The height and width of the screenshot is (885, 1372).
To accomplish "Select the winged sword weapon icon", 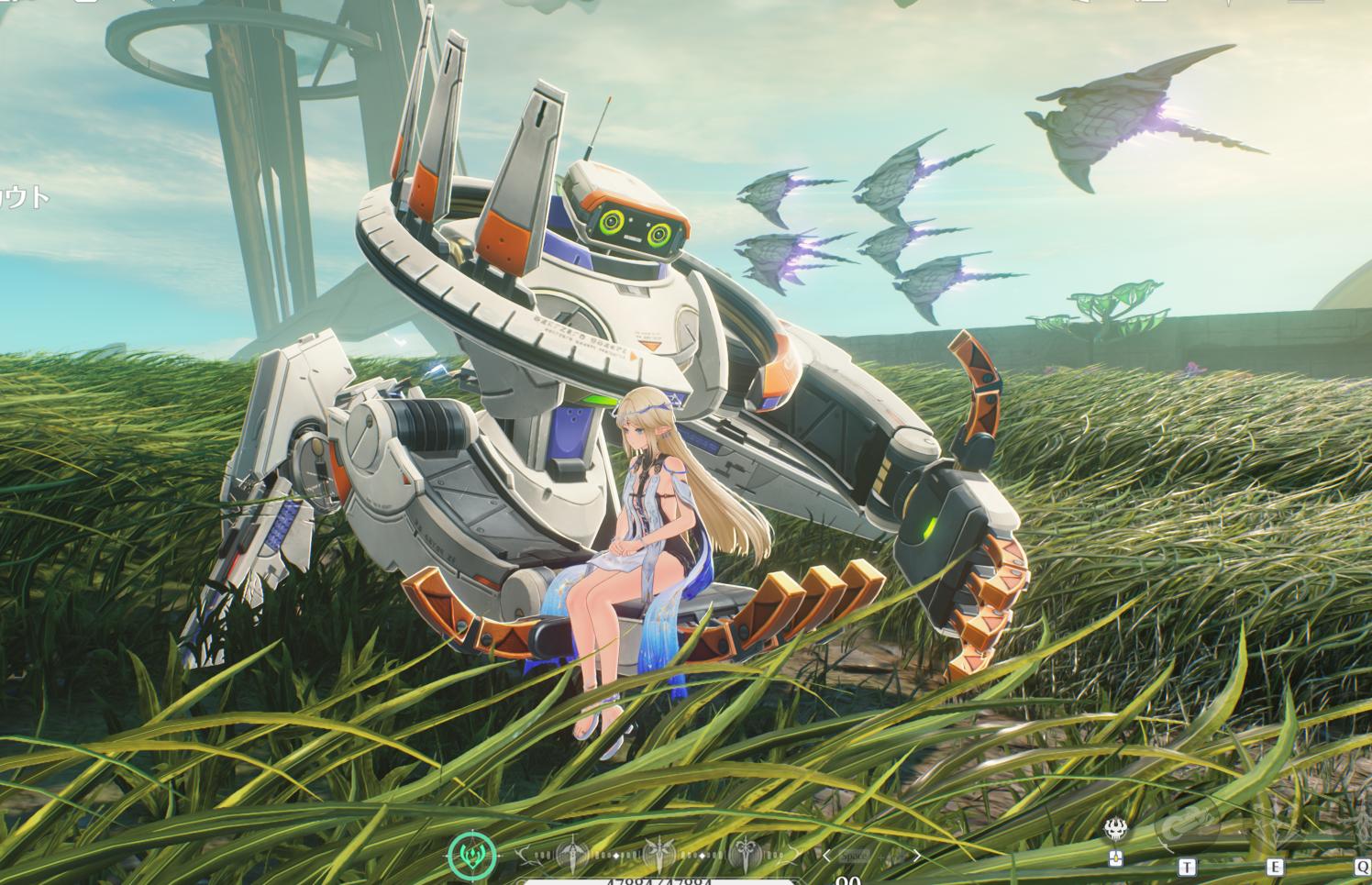I will (660, 857).
